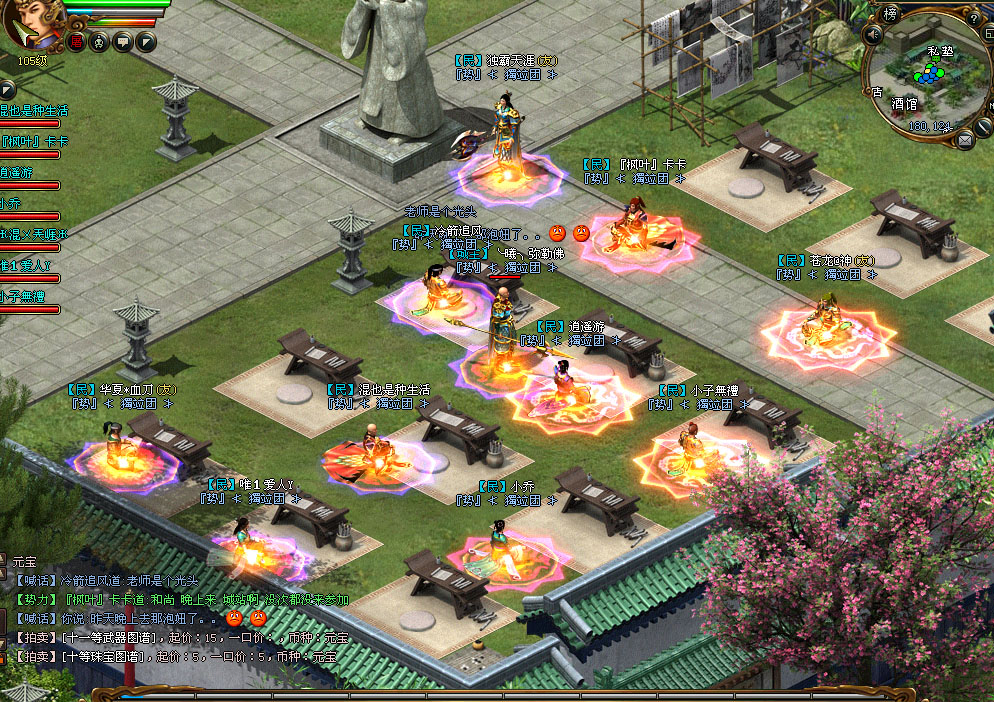This screenshot has width=994, height=702.
Task: Click the 十一等武器图谱 auction link in chat
Action: point(108,637)
